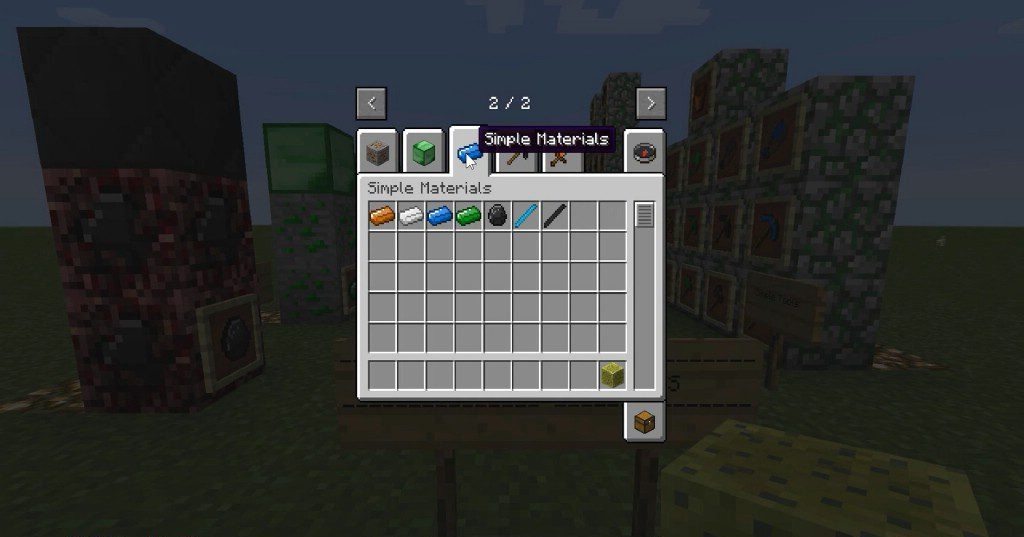This screenshot has height=537, width=1024.
Task: Switch to the green block tab
Action: pos(423,152)
